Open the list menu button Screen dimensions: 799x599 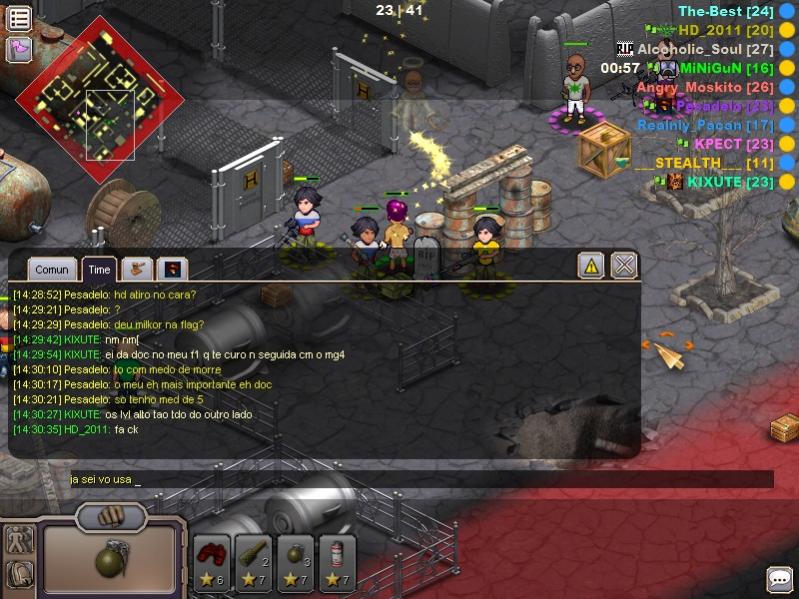pyautogui.click(x=19, y=18)
